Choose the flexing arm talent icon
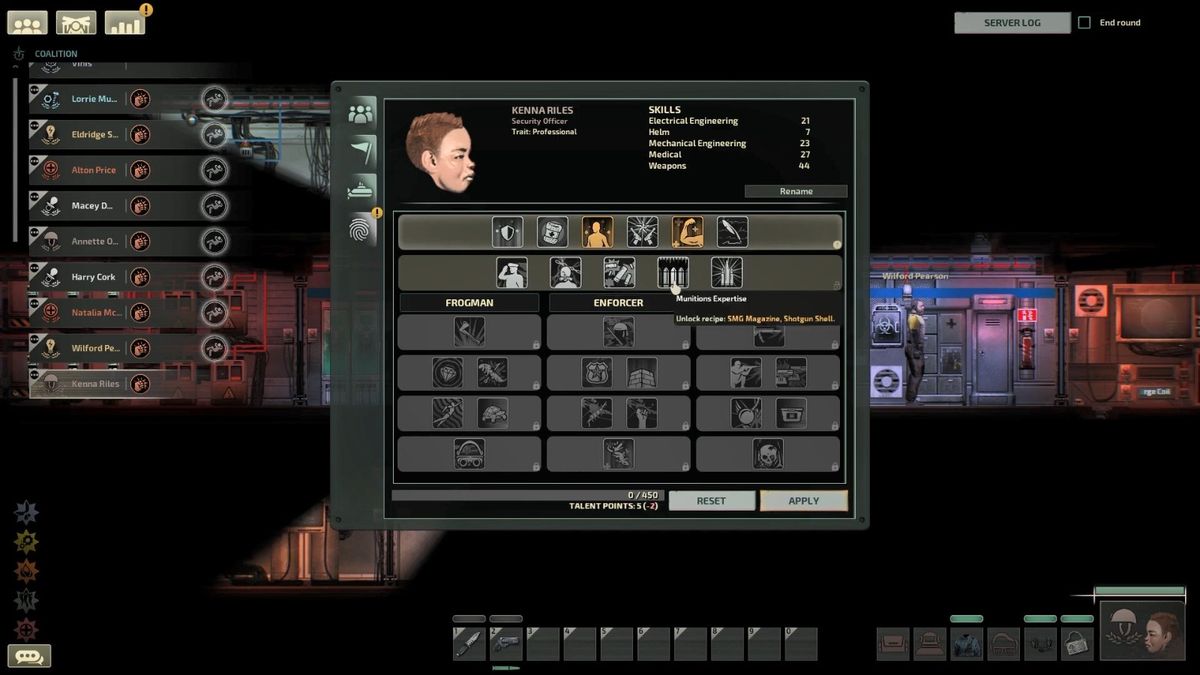Image resolution: width=1200 pixels, height=675 pixels. 687,232
